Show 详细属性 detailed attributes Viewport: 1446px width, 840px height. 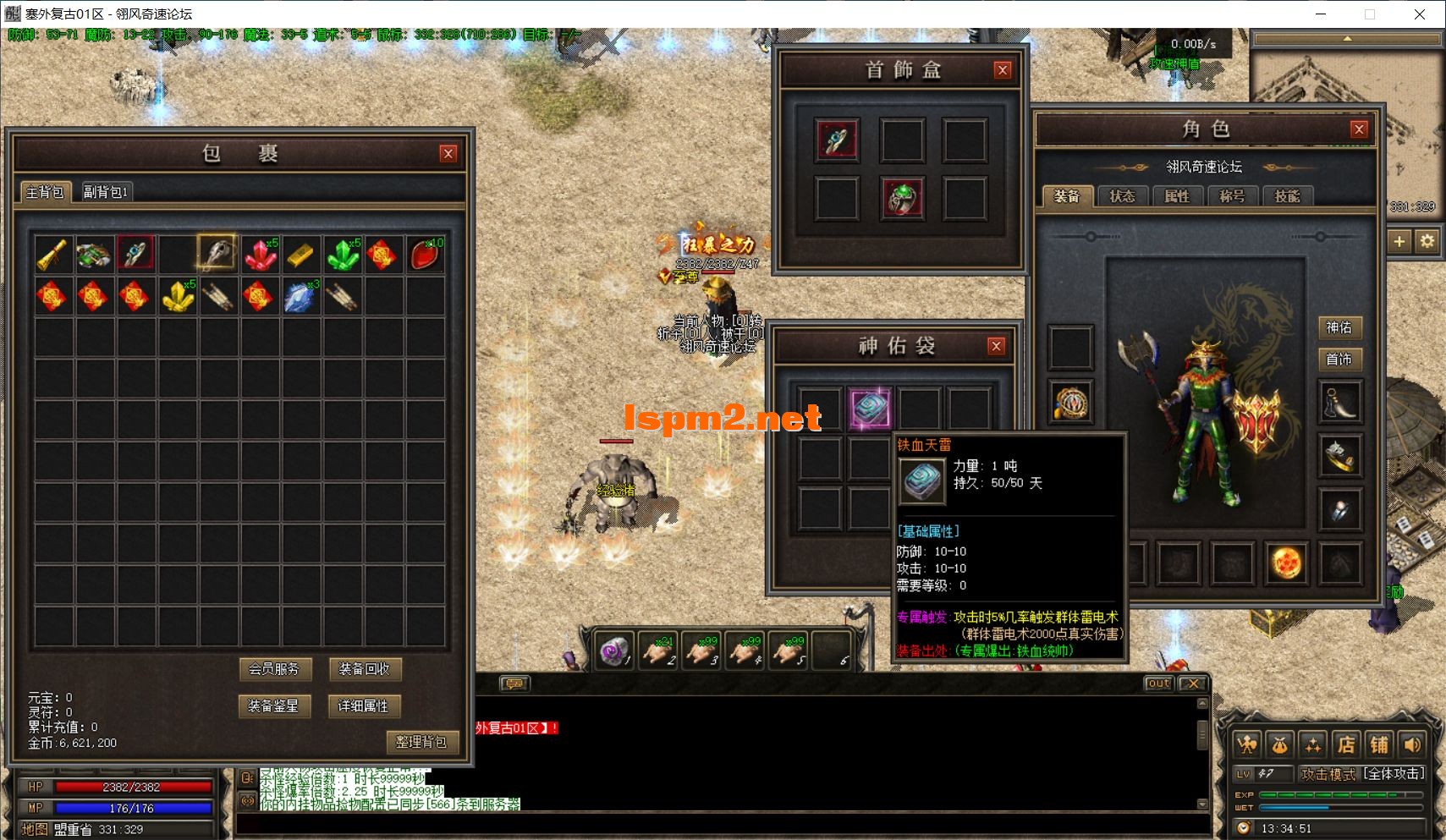(x=364, y=705)
